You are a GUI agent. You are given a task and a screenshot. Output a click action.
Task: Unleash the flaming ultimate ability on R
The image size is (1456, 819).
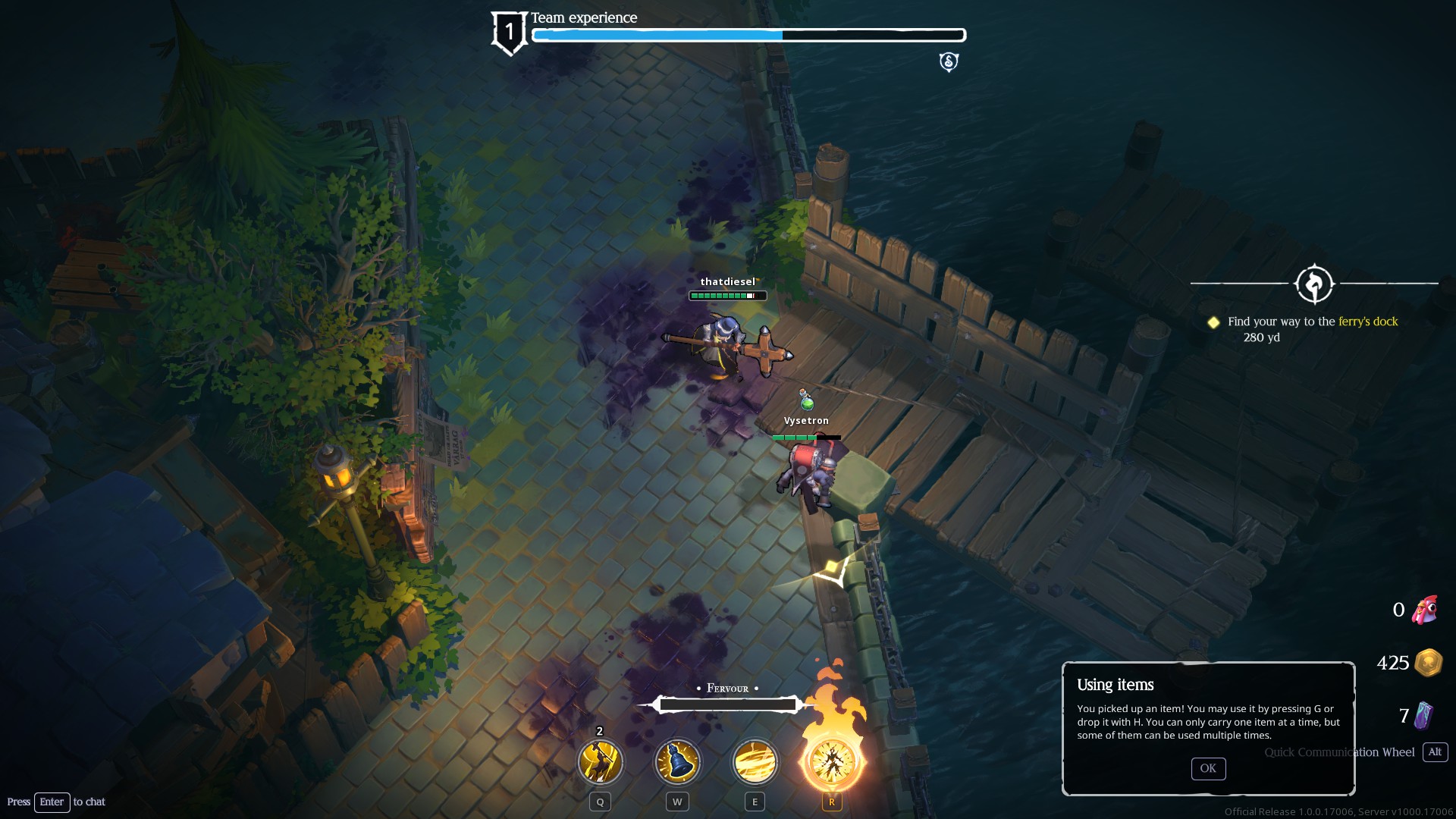[x=832, y=761]
